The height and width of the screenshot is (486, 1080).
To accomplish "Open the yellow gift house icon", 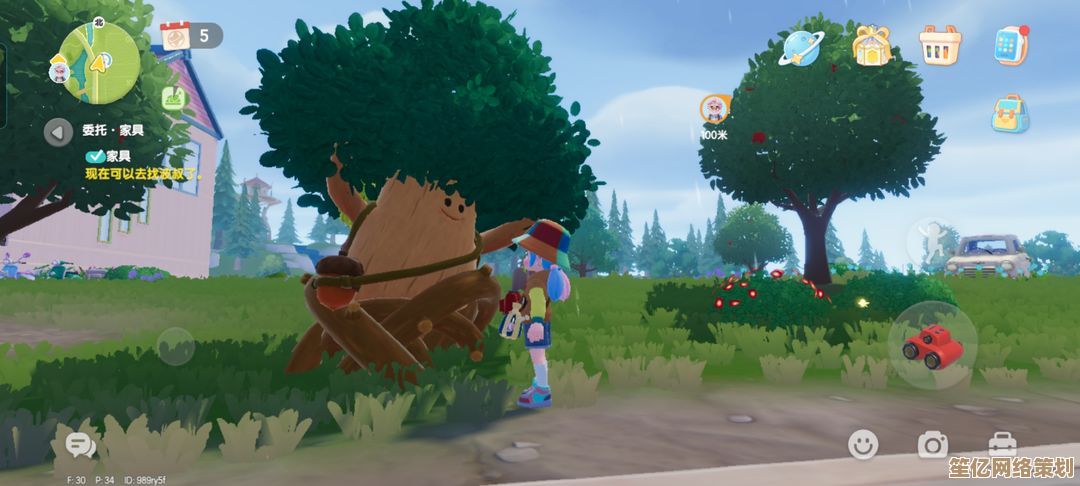I will pyautogui.click(x=871, y=45).
